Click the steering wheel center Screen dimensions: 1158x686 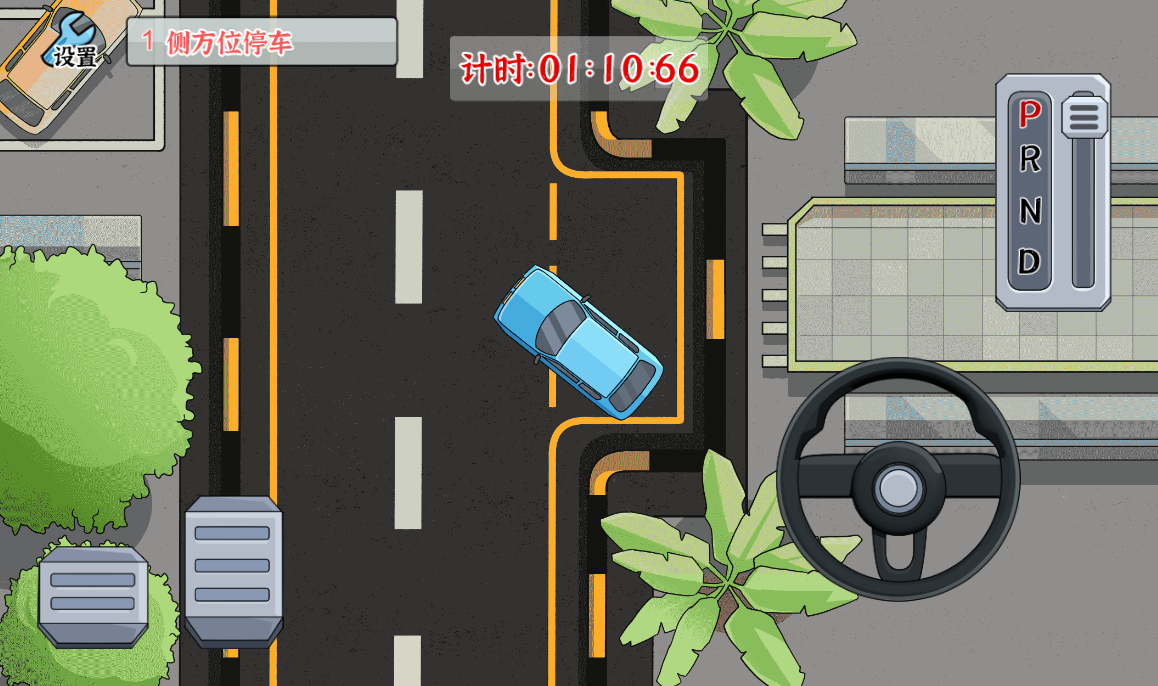click(x=897, y=488)
